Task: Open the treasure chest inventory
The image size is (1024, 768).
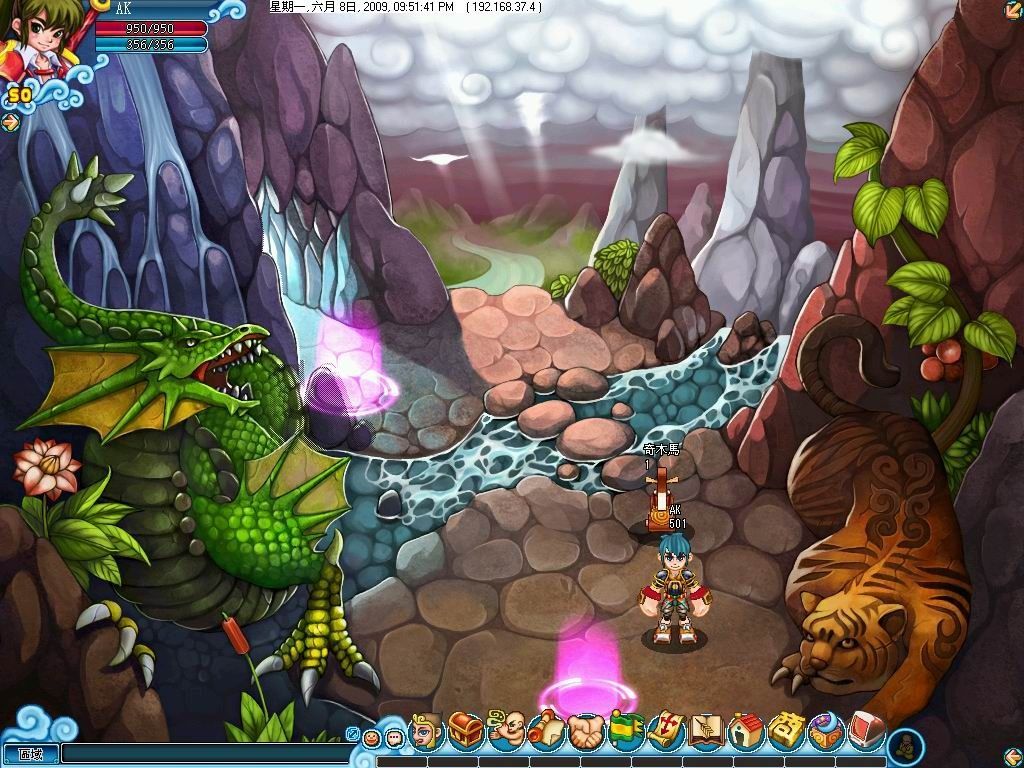Action: 465,731
